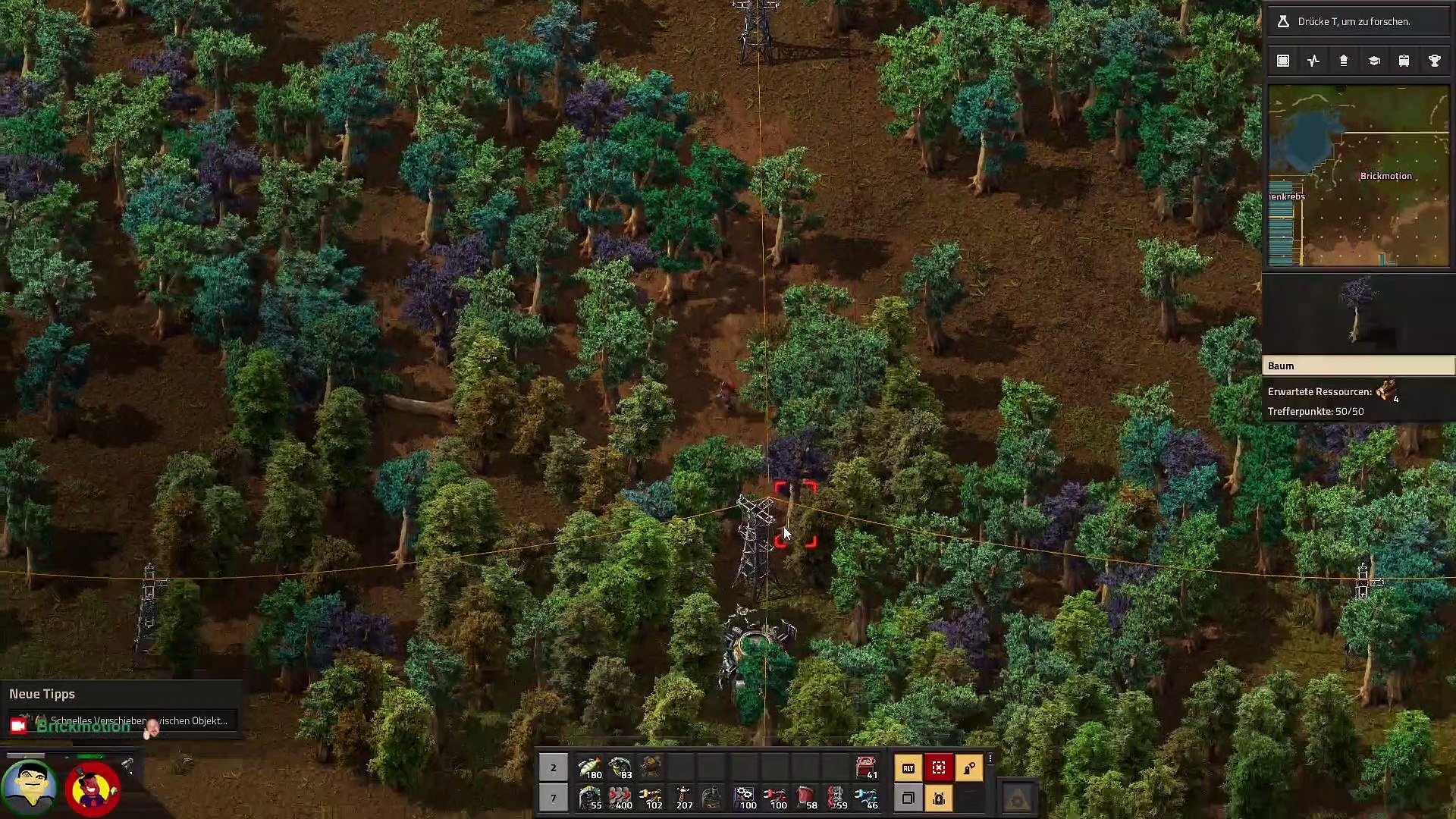Open the shortcut bar three-dot menu
The width and height of the screenshot is (1456, 819).
click(990, 759)
